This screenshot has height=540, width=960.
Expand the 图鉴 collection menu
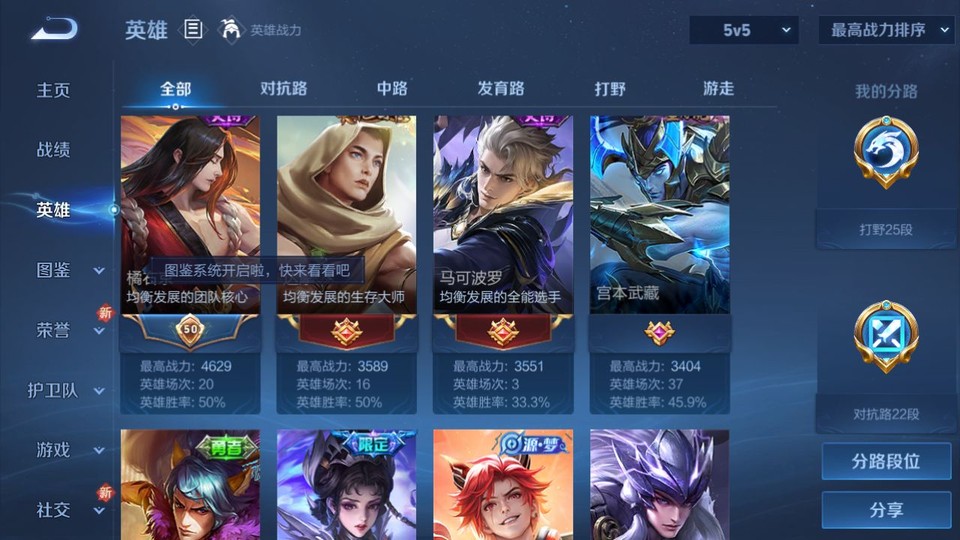[x=66, y=270]
